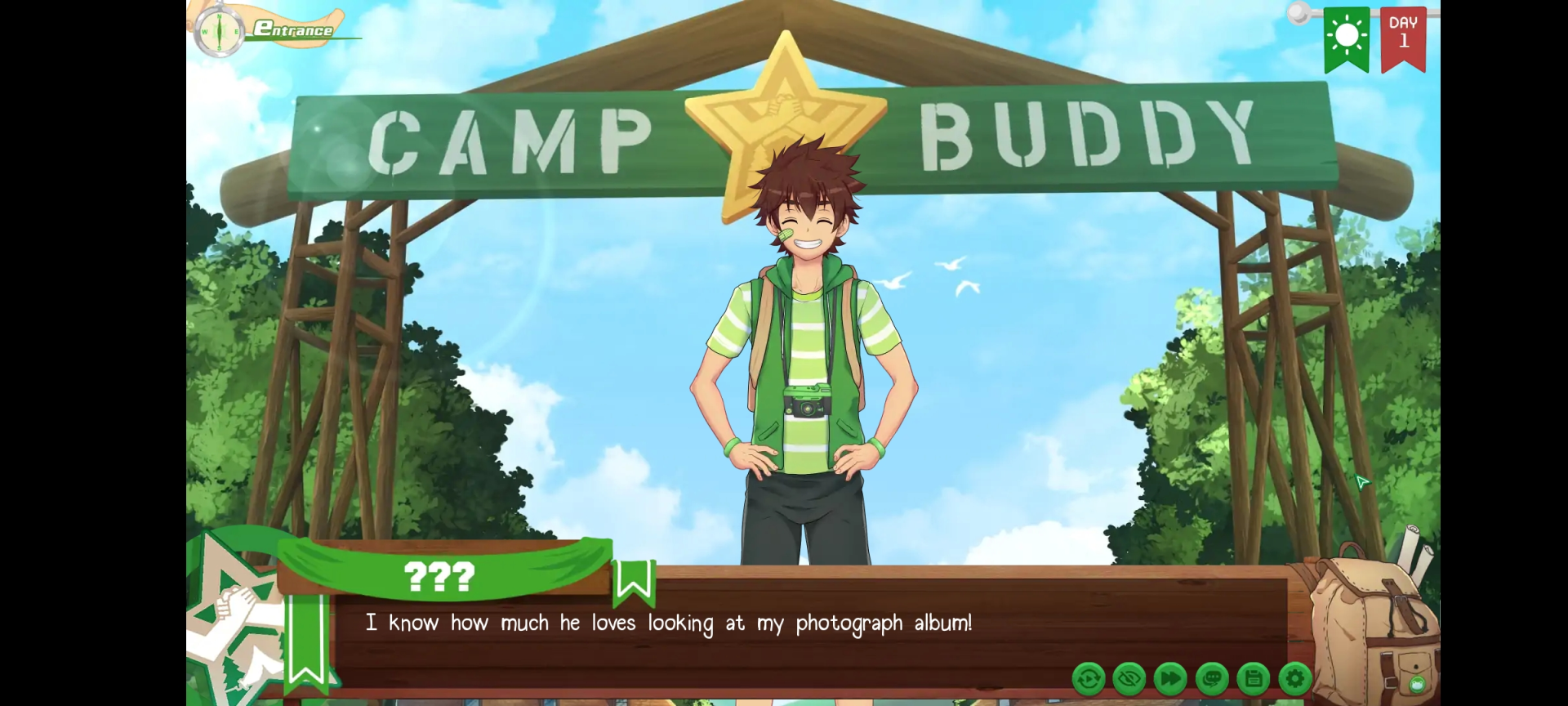Screen dimensions: 1568x706
Task: Click the compass icon top left
Action: (x=219, y=29)
